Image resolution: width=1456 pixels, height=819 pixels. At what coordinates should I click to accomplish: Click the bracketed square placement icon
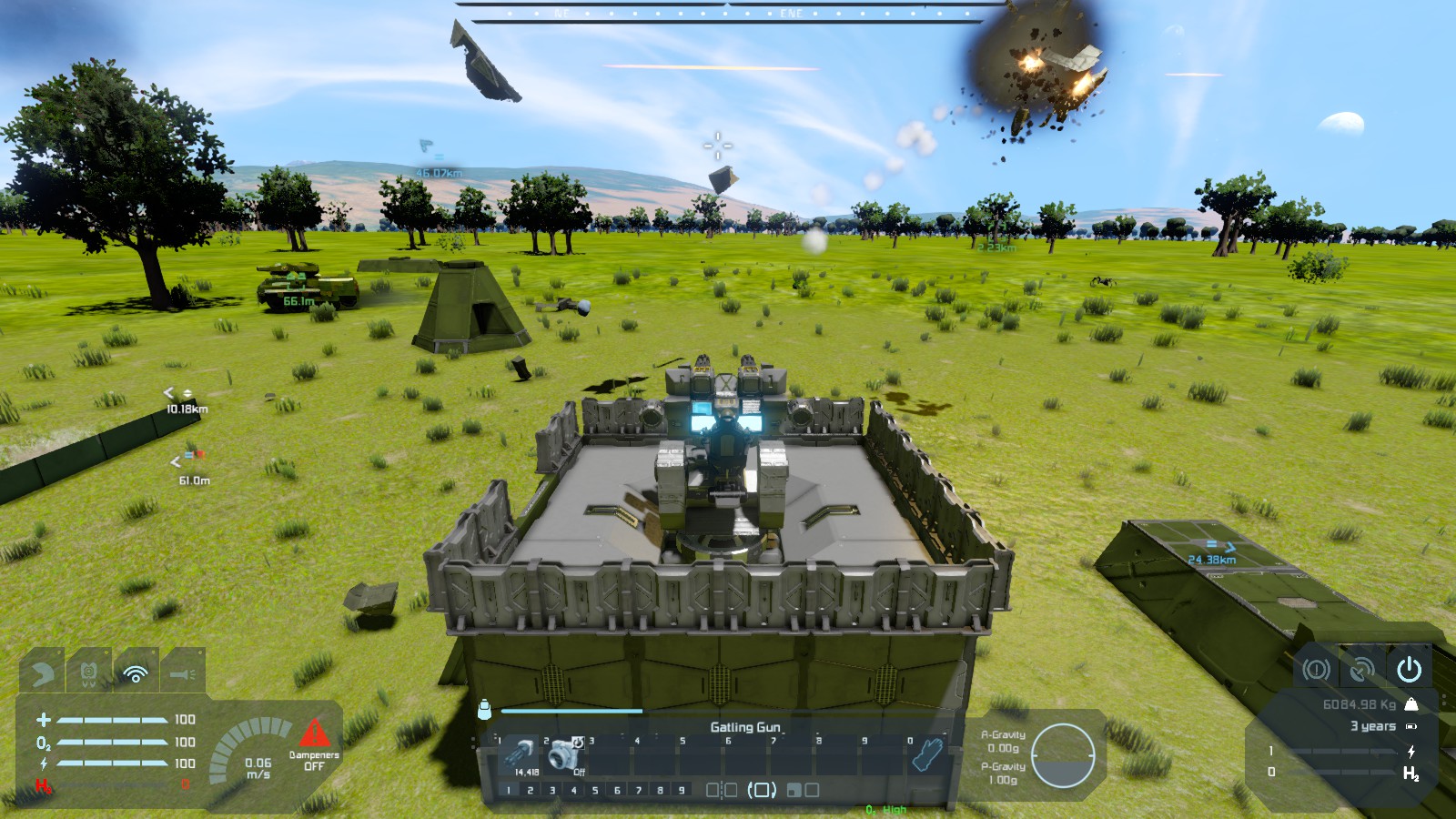(x=762, y=790)
